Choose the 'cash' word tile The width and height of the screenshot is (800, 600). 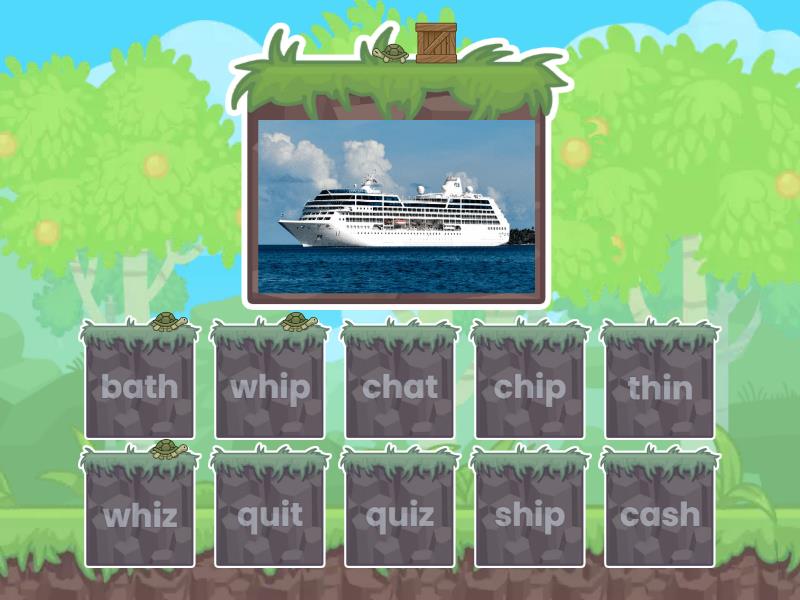660,514
